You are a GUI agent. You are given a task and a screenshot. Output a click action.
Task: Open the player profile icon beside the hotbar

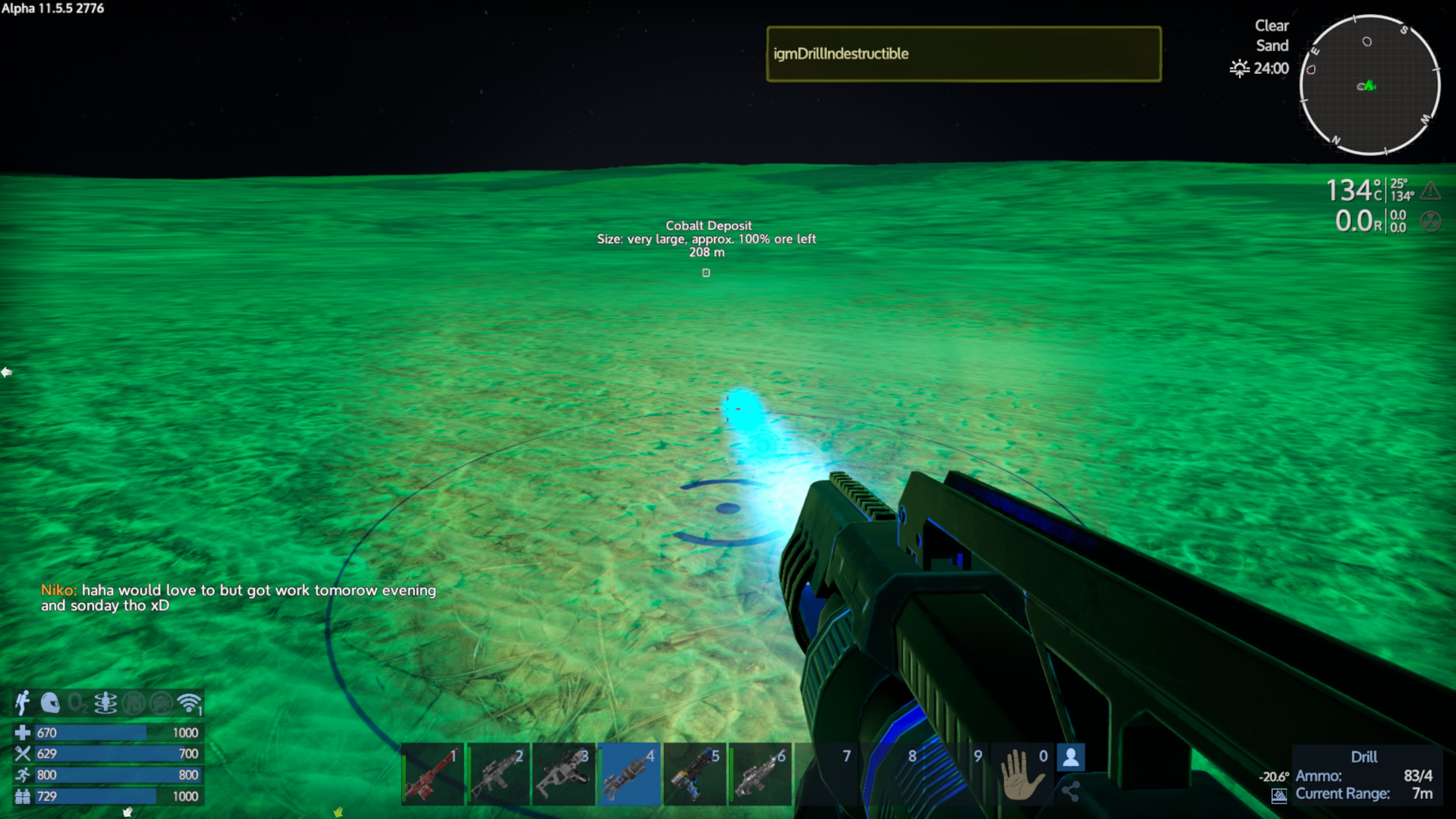tap(1070, 758)
